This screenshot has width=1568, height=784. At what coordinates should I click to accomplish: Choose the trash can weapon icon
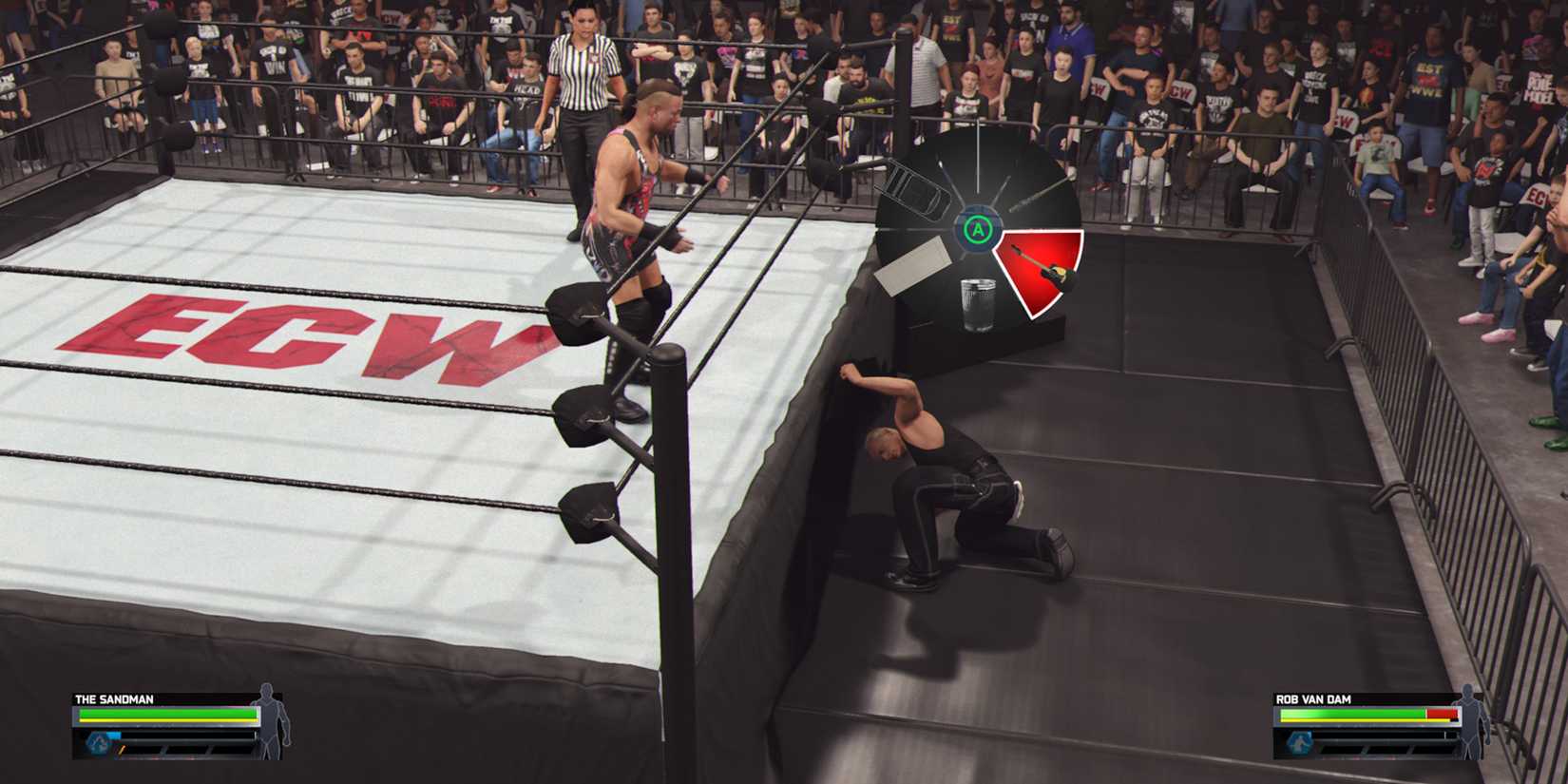979,300
